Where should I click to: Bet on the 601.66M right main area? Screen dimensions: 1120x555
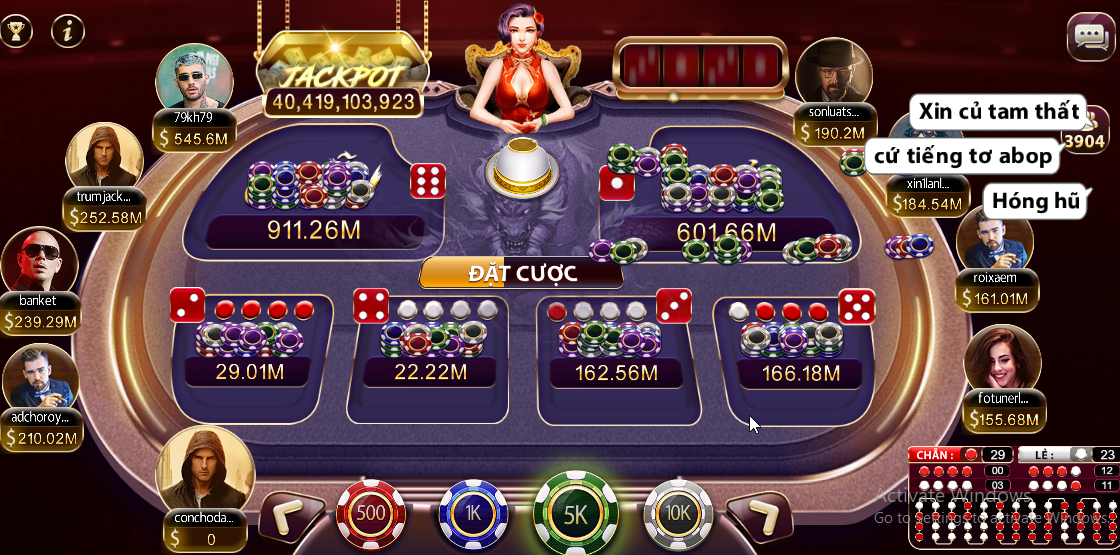pos(725,190)
